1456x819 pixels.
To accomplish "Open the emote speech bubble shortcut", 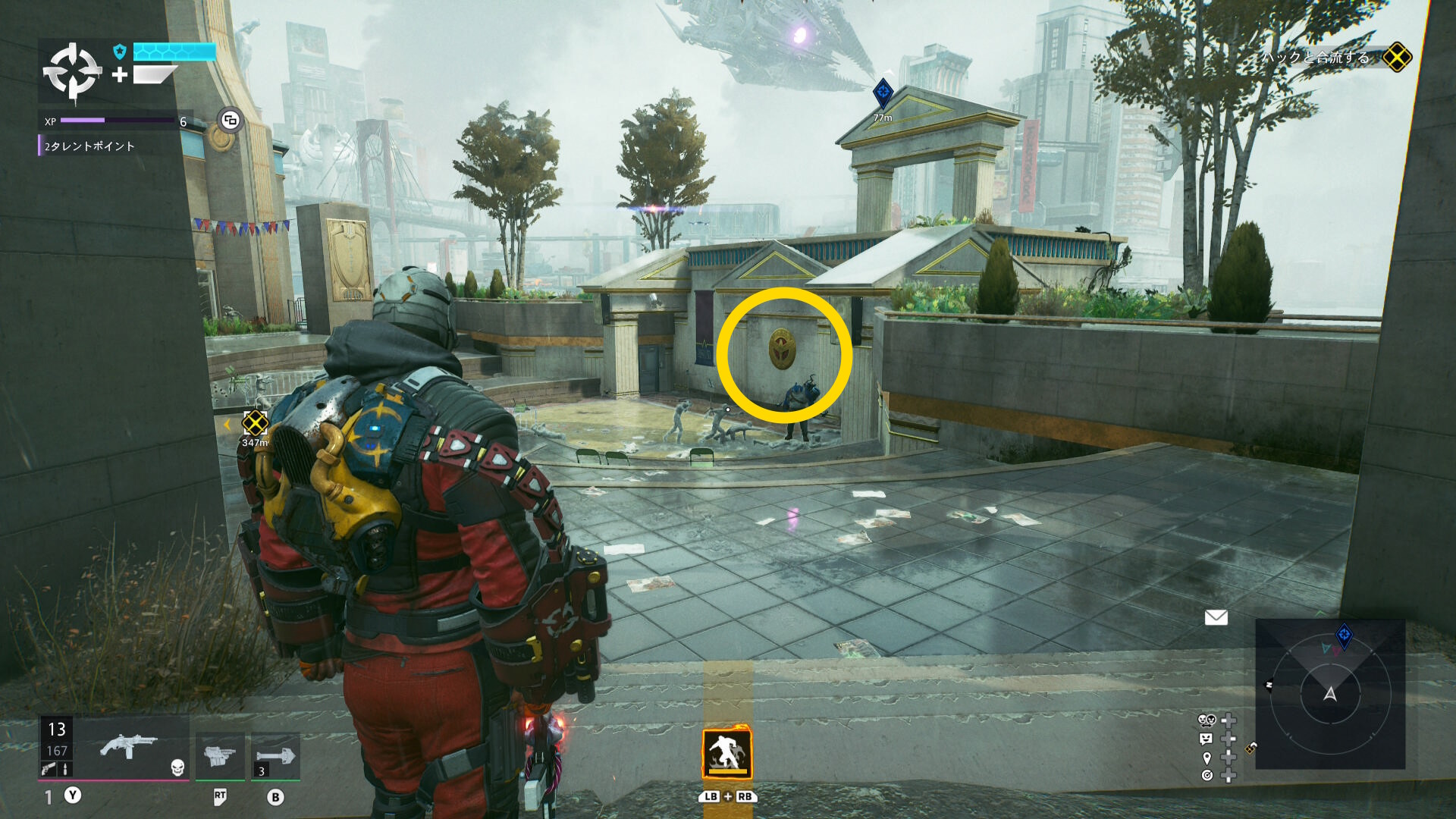I will [1207, 739].
